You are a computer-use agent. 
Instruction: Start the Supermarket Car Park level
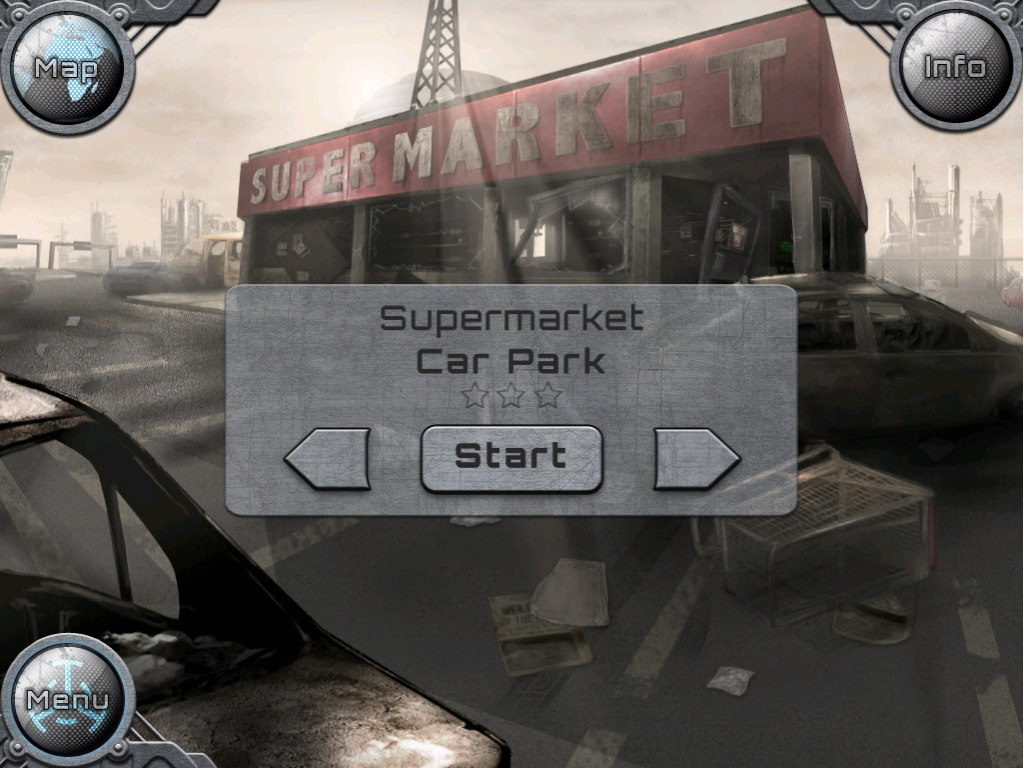(511, 458)
